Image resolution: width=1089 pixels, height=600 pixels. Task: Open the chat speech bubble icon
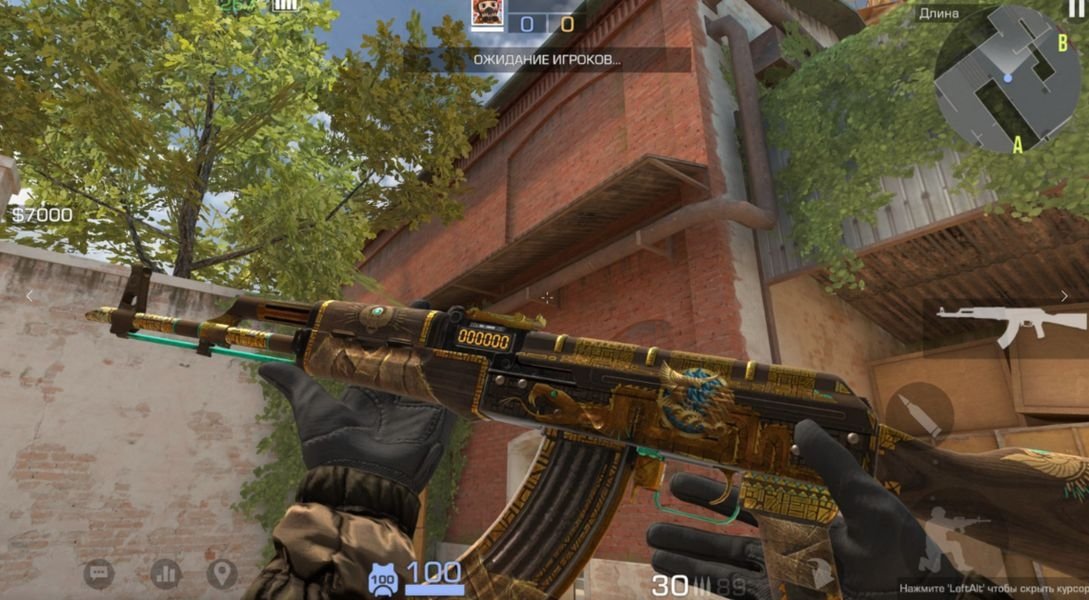tap(98, 573)
